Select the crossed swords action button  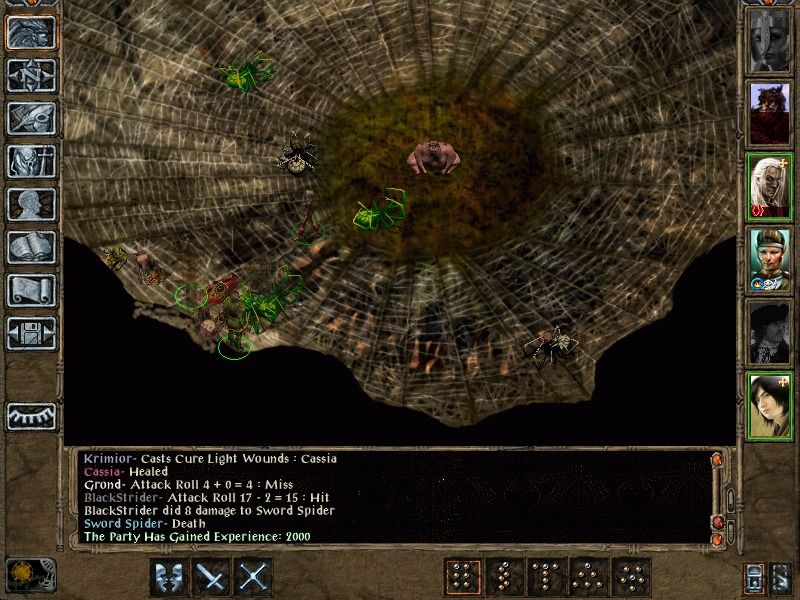point(255,576)
